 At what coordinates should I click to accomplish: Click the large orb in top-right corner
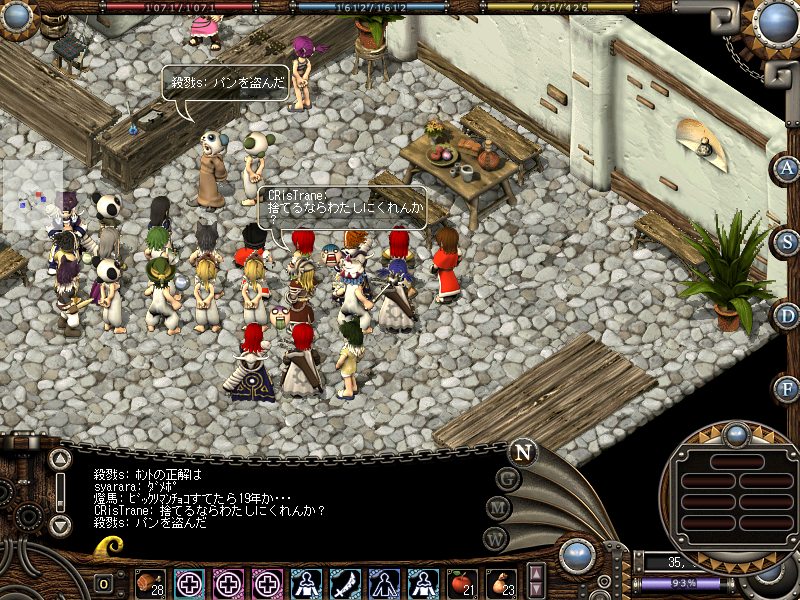click(776, 22)
